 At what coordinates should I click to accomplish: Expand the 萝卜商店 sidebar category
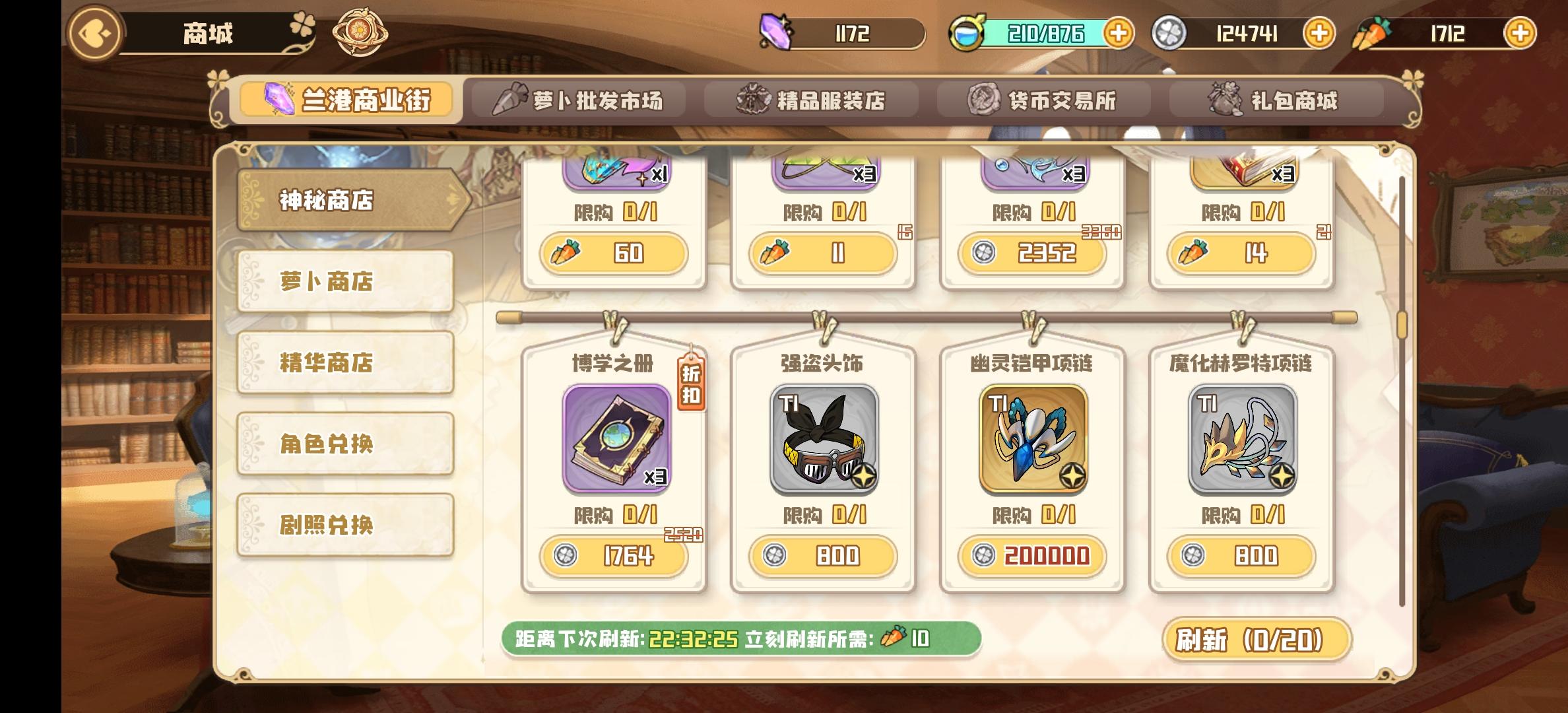tap(344, 282)
